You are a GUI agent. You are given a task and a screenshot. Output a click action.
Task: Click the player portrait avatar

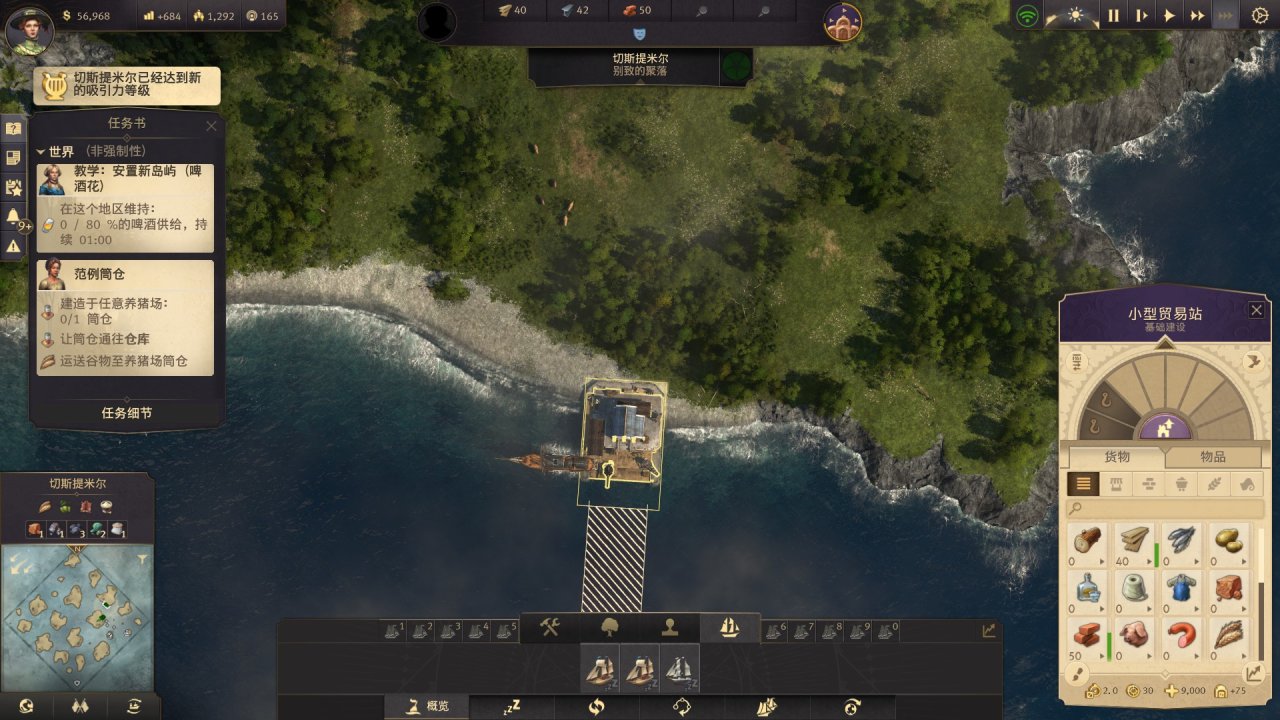click(29, 29)
